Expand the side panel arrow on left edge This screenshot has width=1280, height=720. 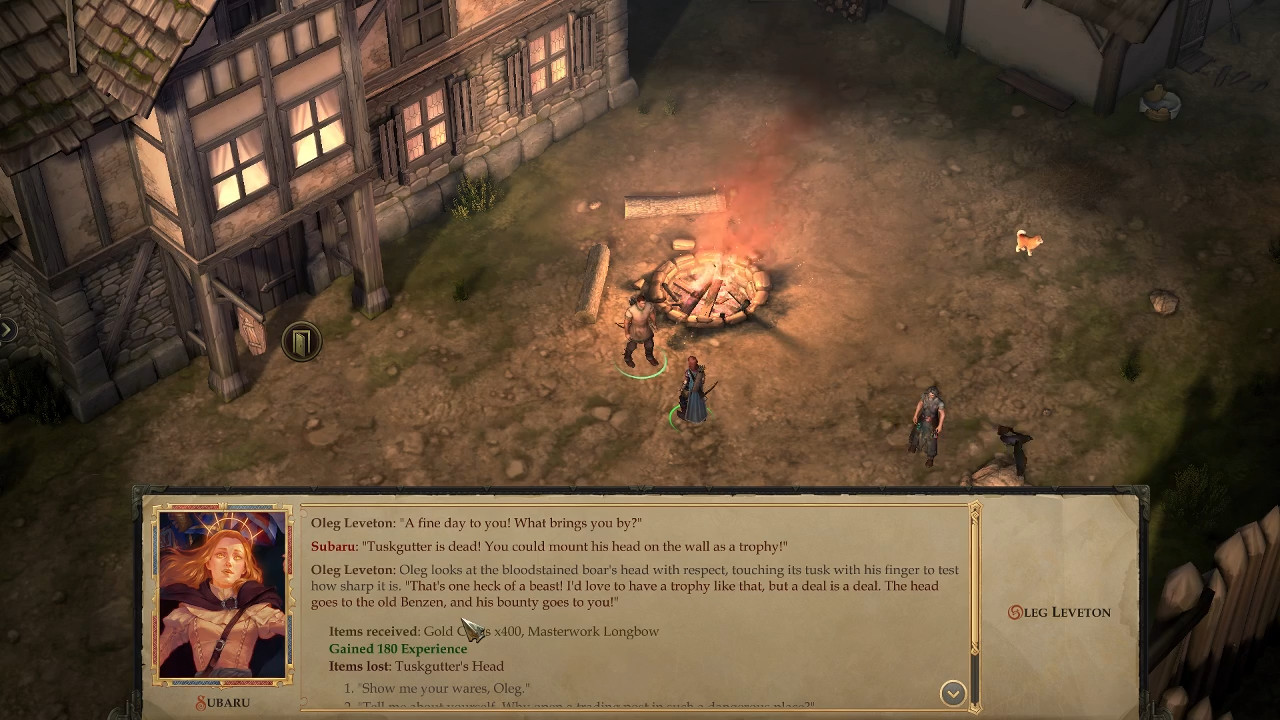(7, 329)
